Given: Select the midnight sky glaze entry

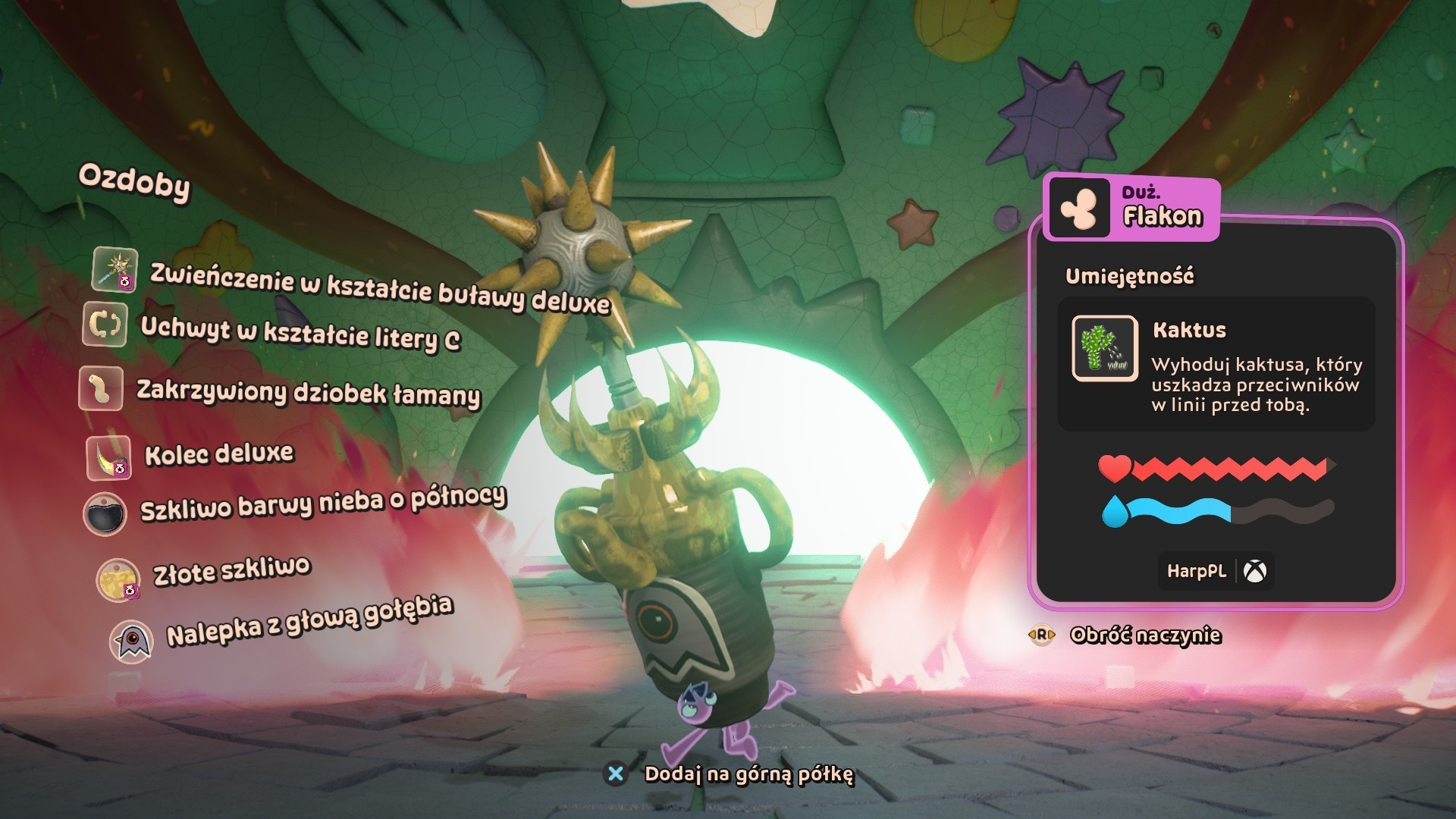Looking at the screenshot, I should point(322,504).
